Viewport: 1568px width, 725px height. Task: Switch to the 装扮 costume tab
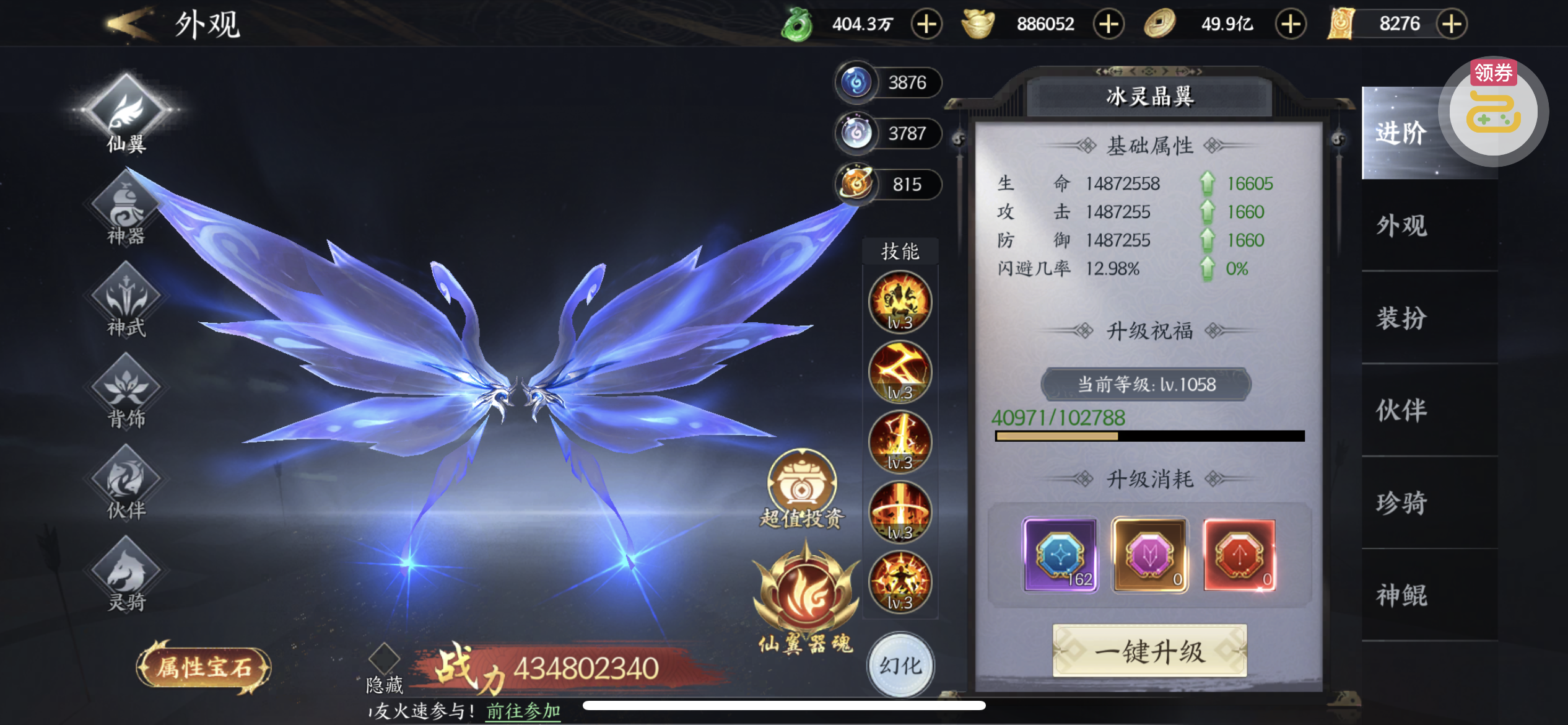pyautogui.click(x=1401, y=318)
